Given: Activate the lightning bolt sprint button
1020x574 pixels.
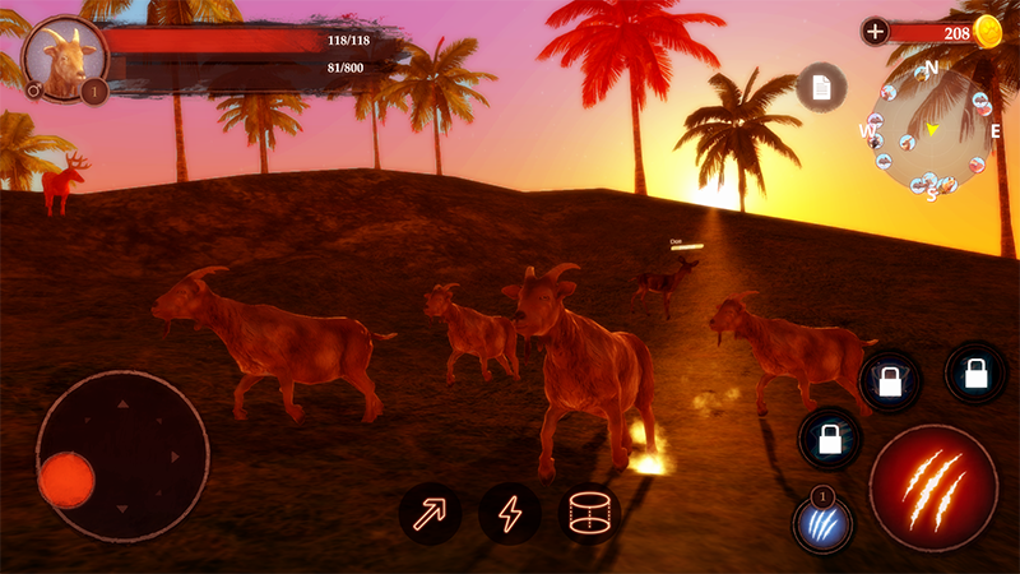Looking at the screenshot, I should pos(510,514).
